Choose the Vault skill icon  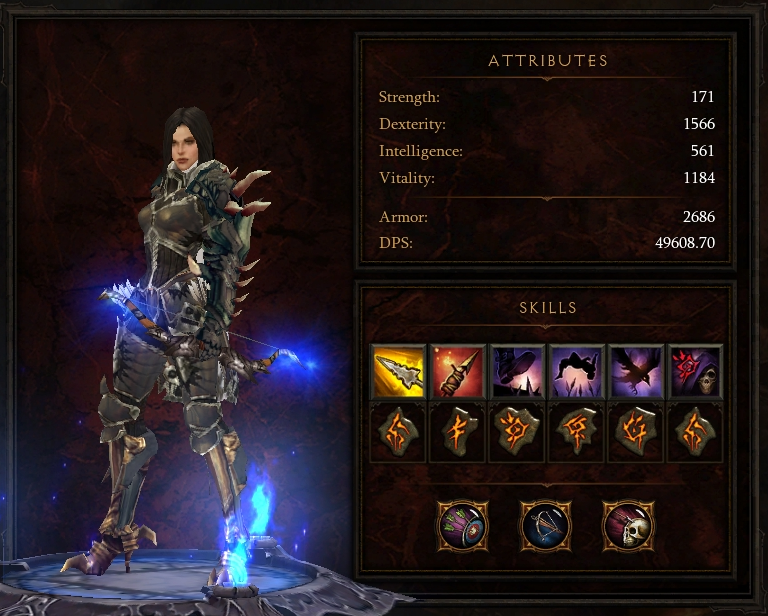pos(576,371)
